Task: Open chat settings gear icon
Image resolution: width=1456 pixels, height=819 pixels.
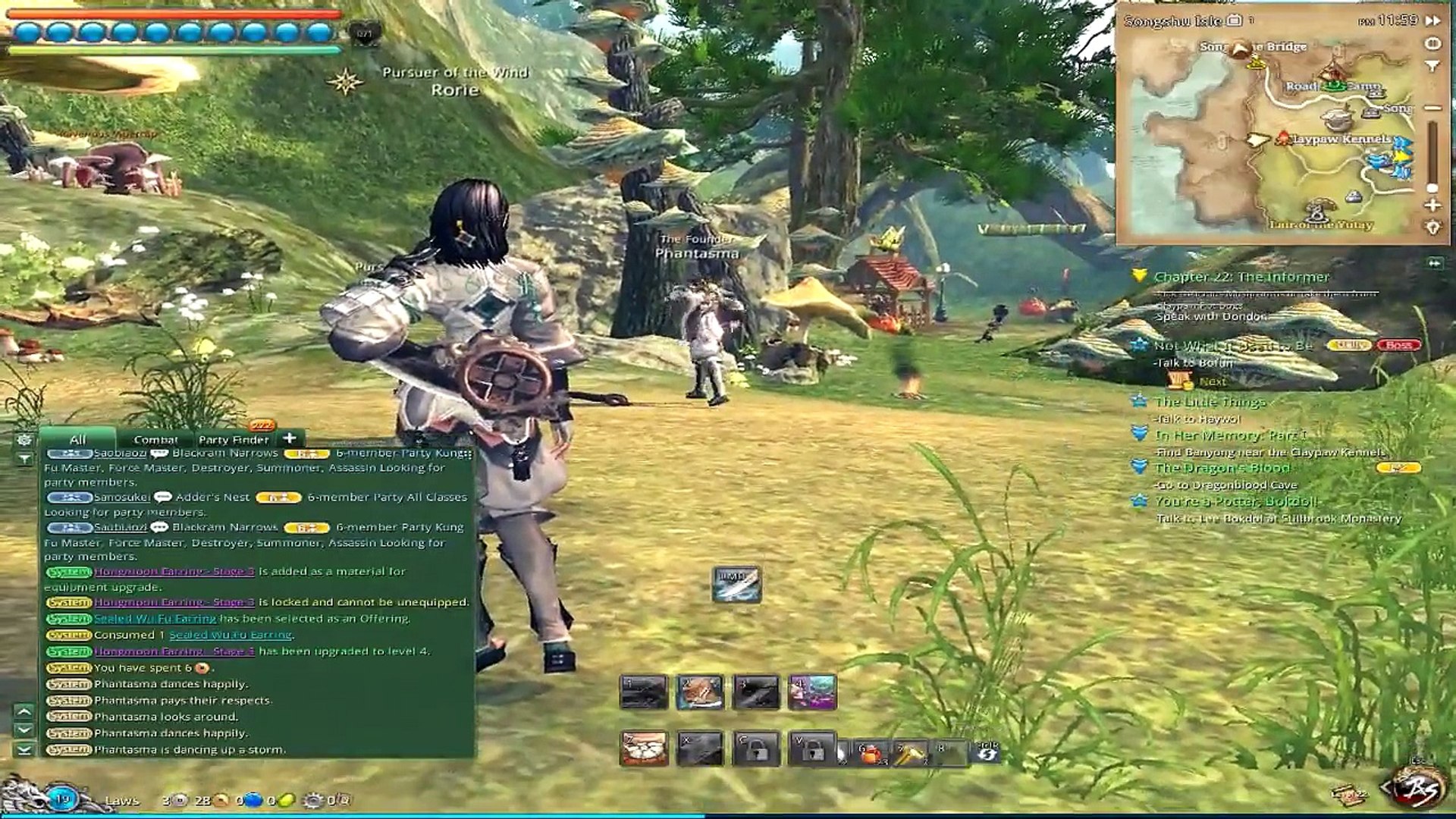Action: (24, 440)
